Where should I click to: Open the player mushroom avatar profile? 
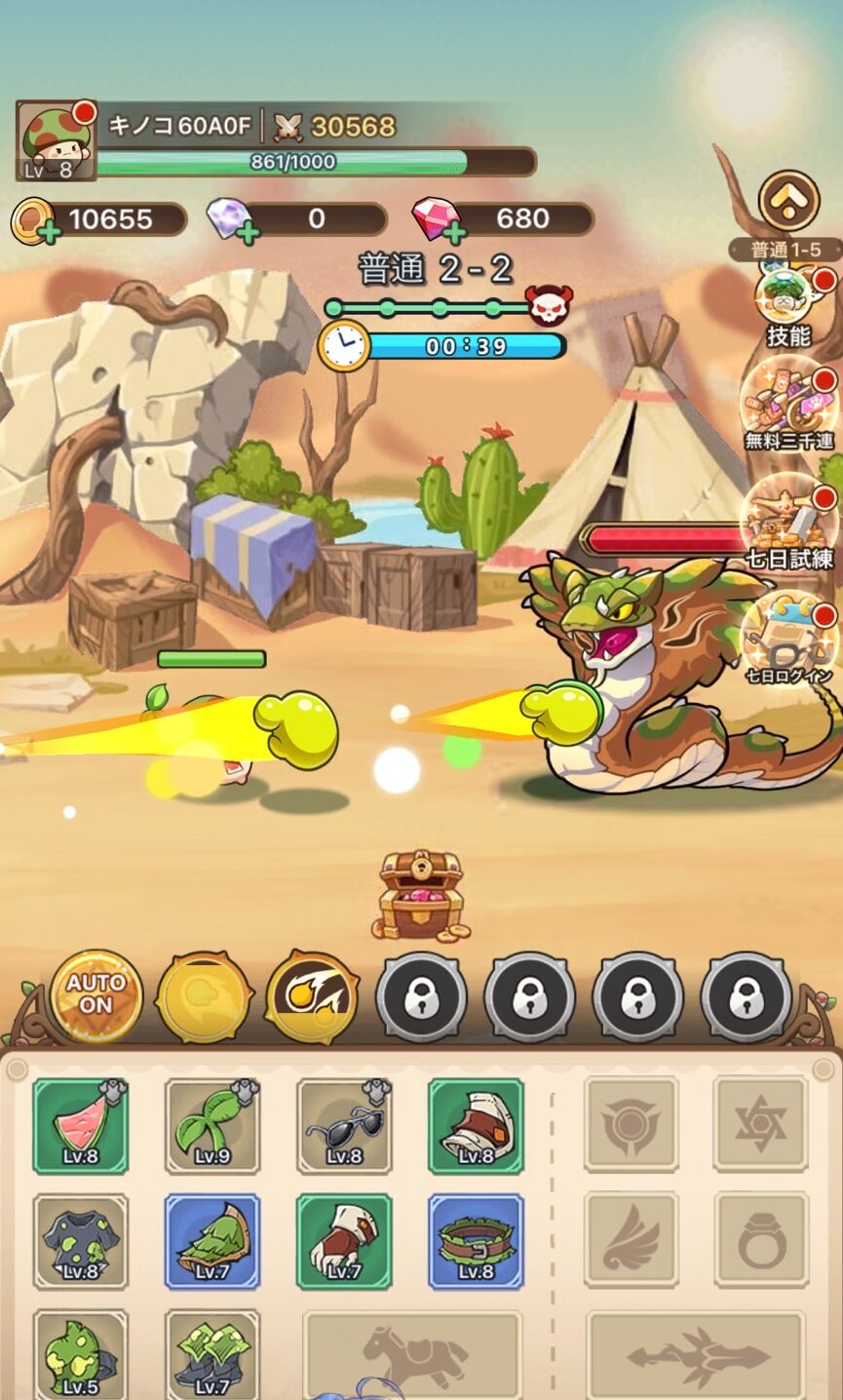(57, 140)
